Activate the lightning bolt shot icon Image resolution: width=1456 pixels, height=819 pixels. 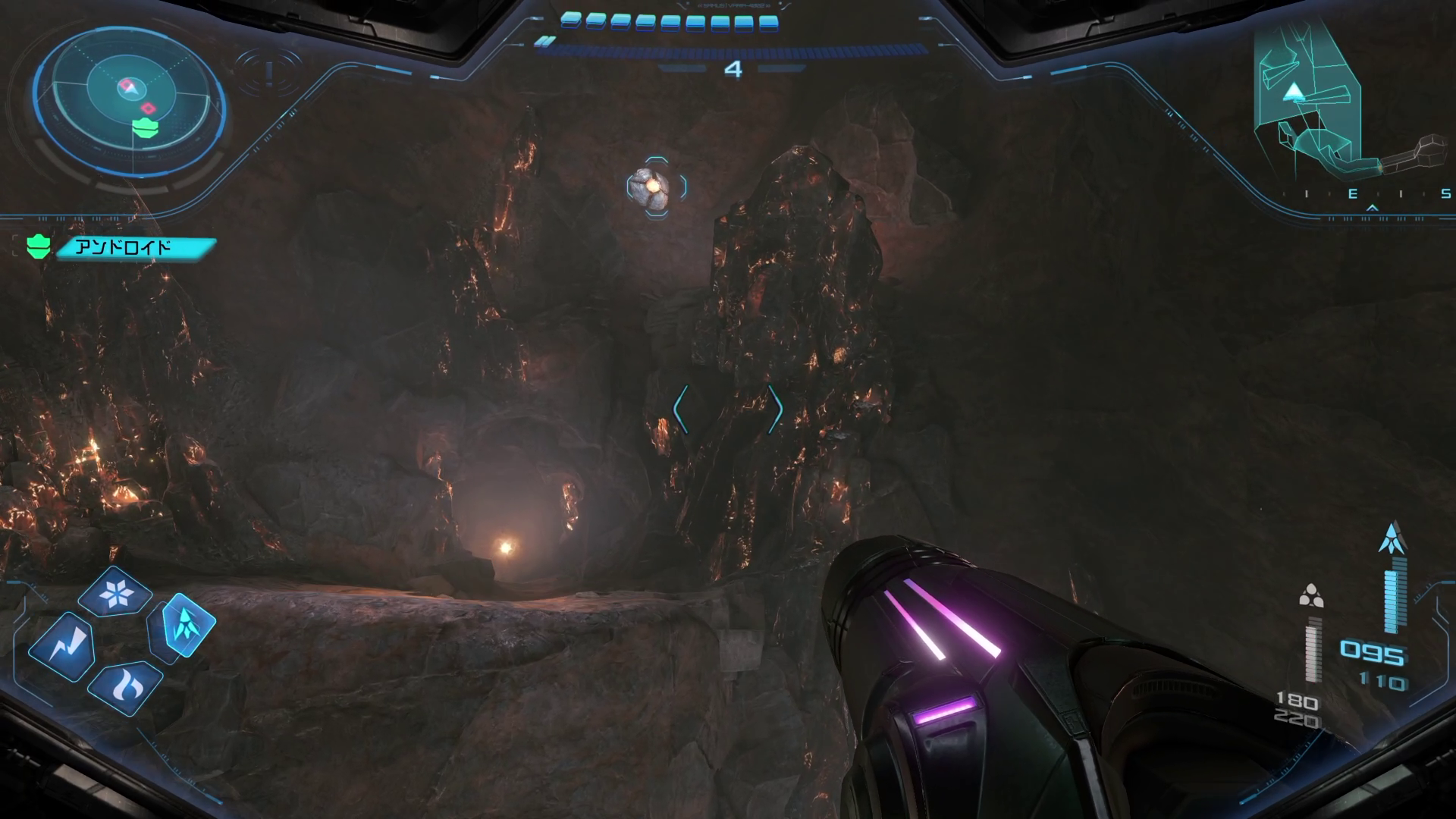62,647
